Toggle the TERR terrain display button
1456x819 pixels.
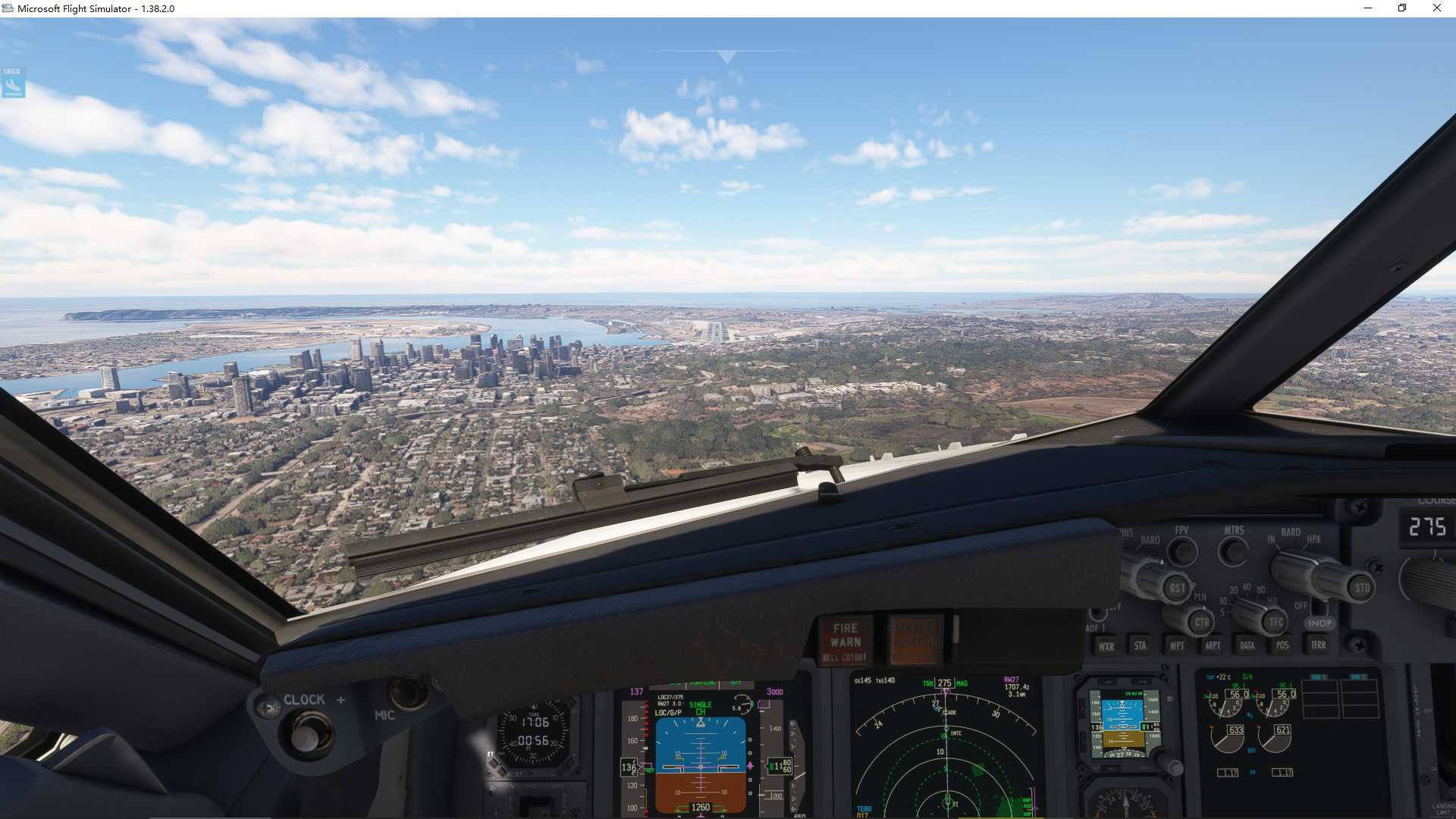1319,645
